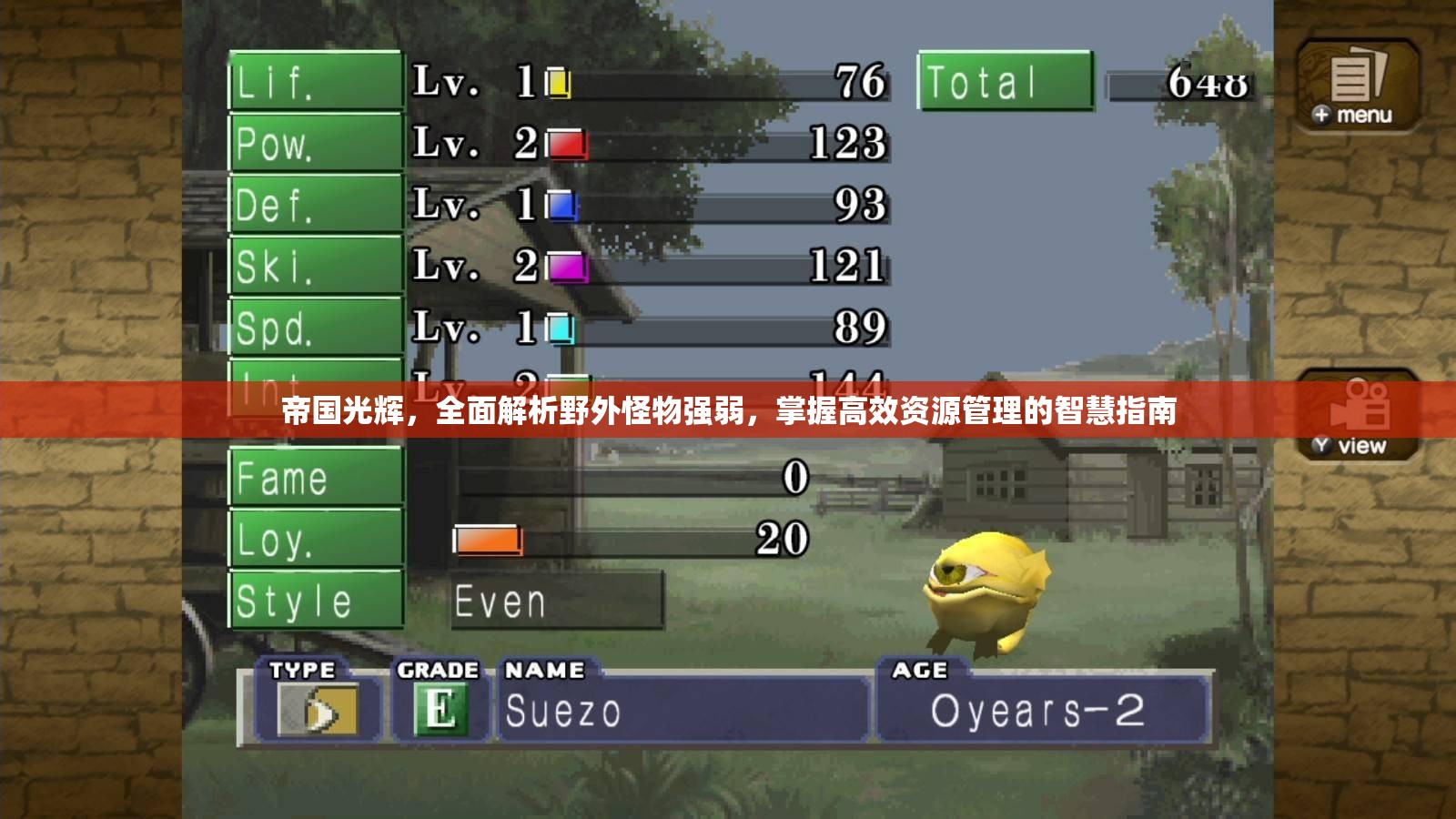
Task: Choose the Style label
Action: coord(315,601)
